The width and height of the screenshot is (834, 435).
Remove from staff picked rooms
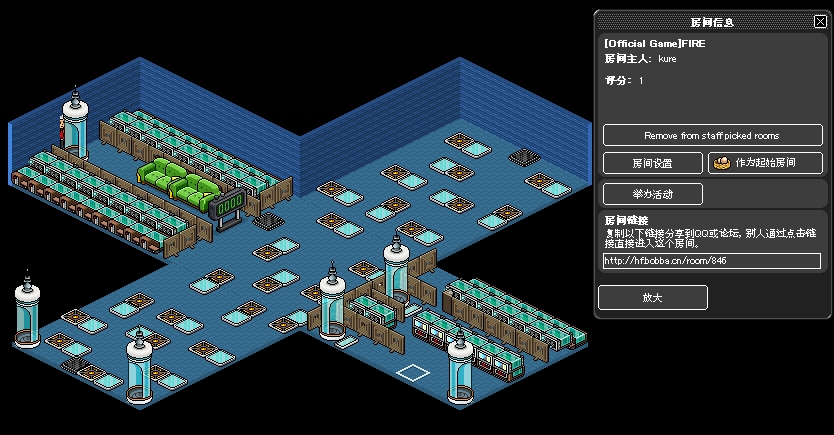pyautogui.click(x=712, y=135)
